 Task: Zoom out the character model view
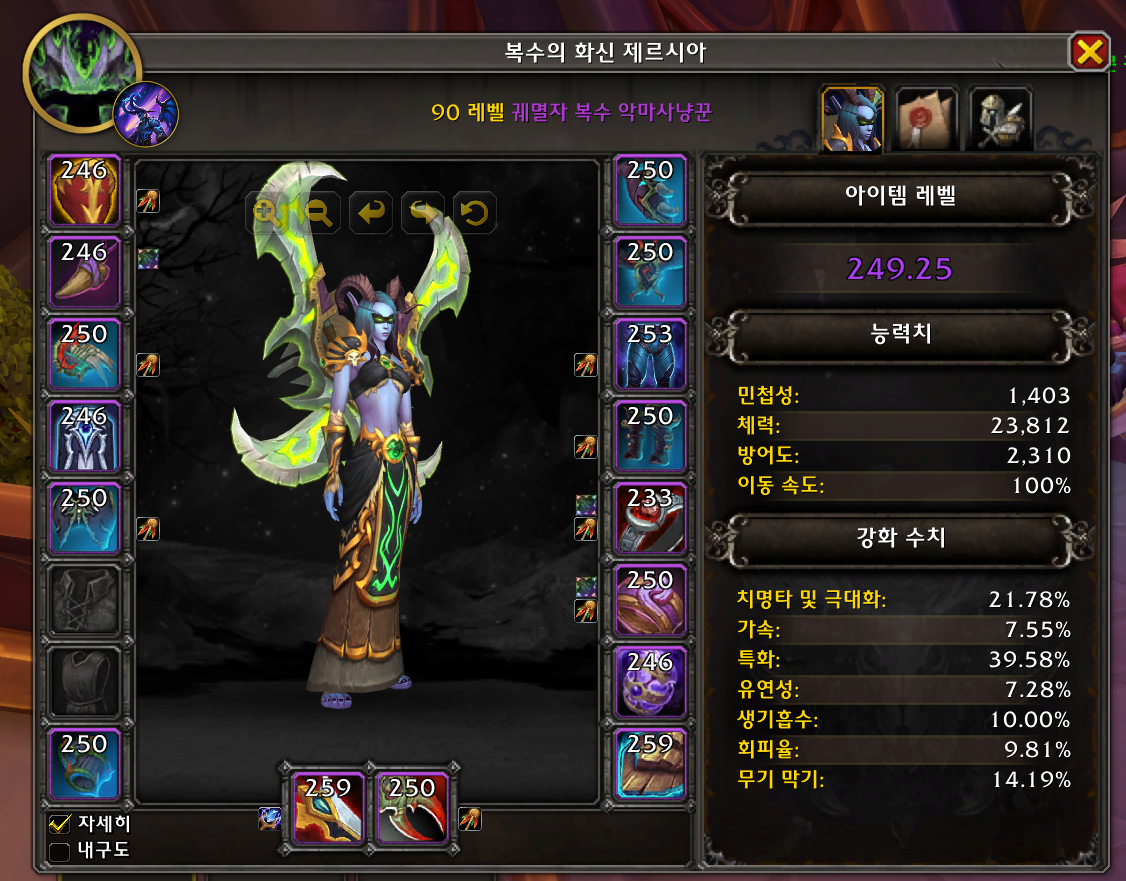(x=321, y=212)
